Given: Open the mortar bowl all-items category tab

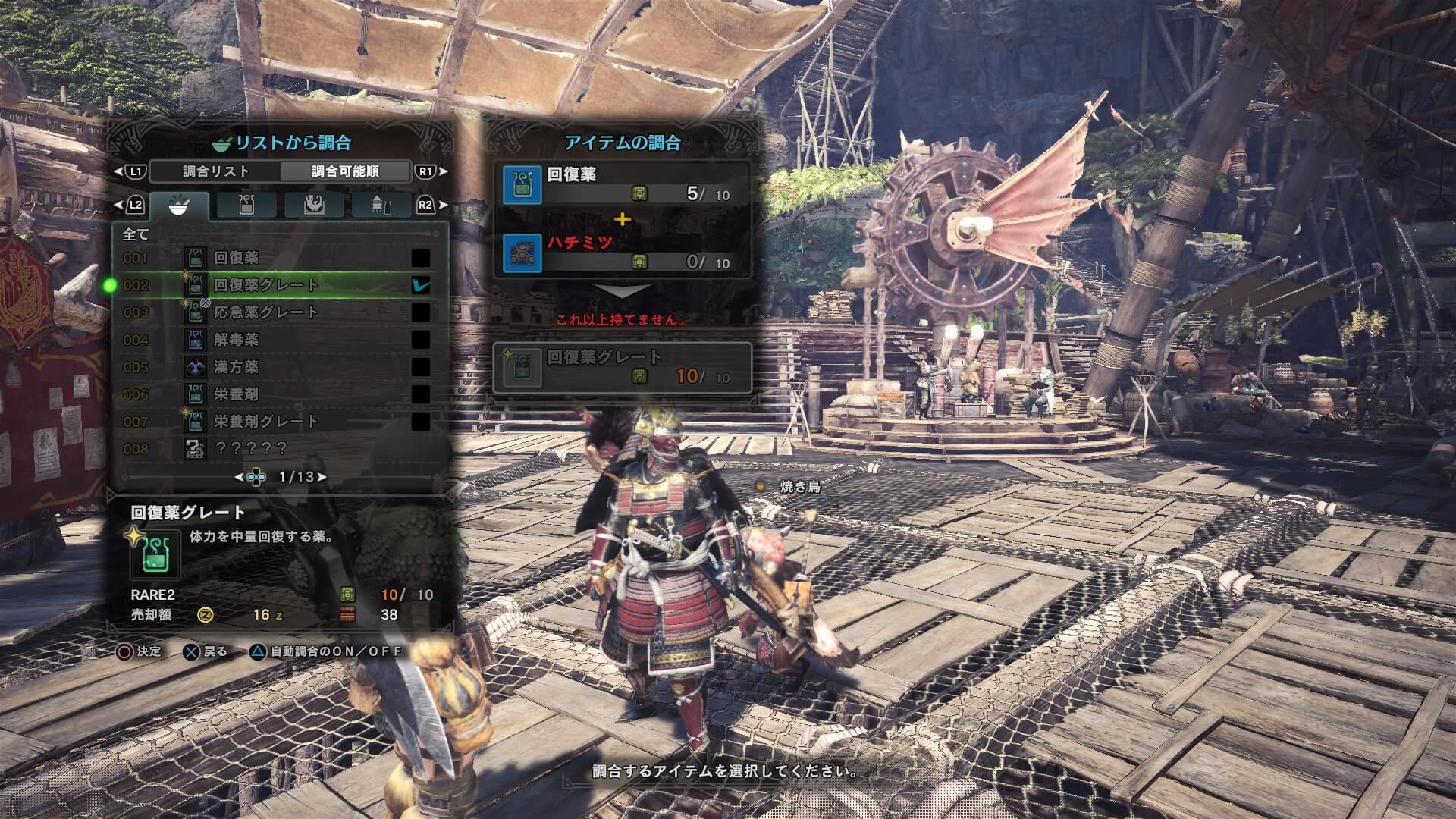Looking at the screenshot, I should (179, 206).
